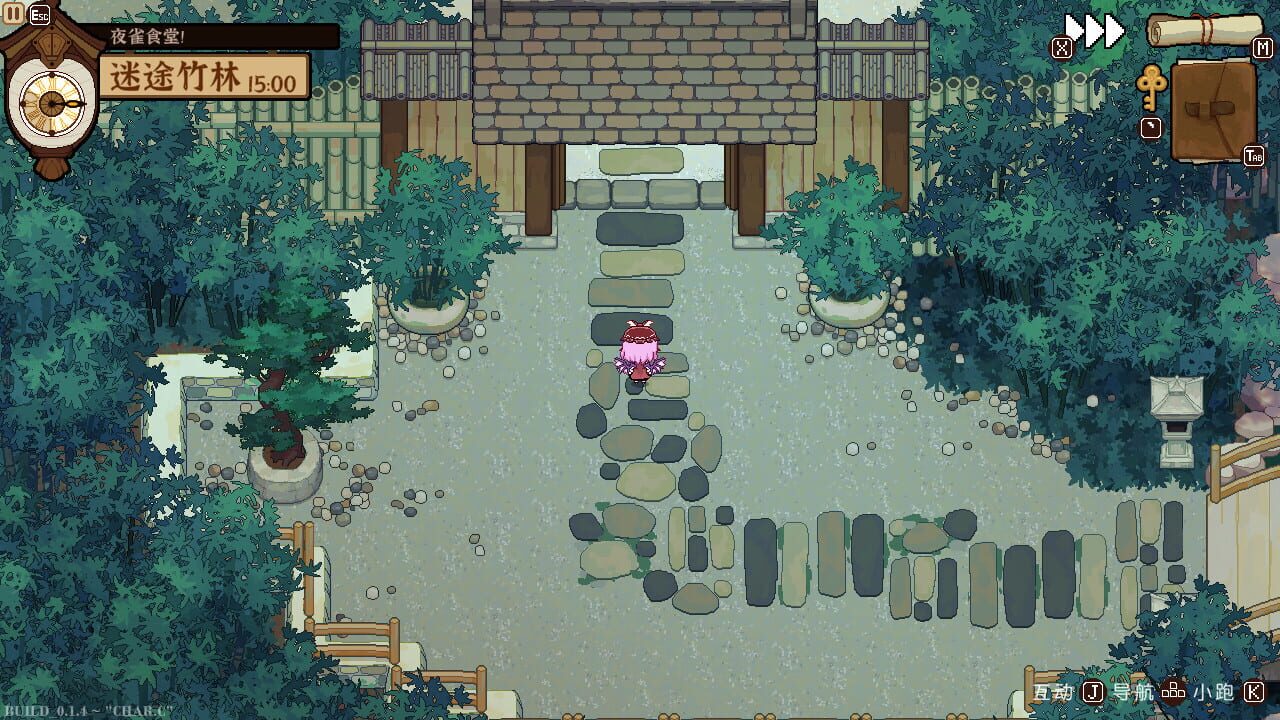
Task: Click the [X] badge under the arrows
Action: (1062, 46)
